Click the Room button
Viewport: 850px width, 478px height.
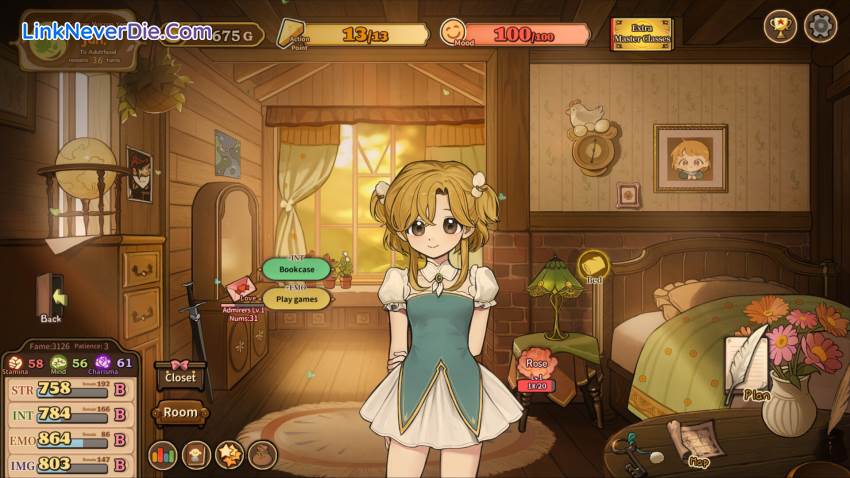(x=181, y=411)
